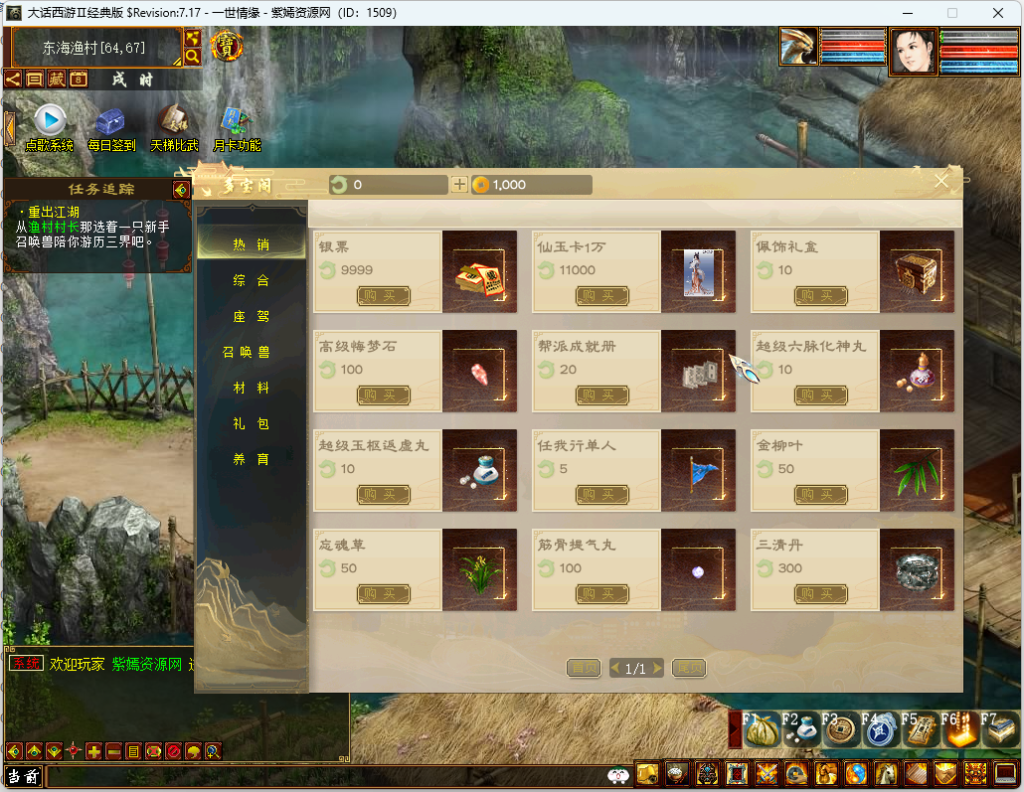The height and width of the screenshot is (792, 1024).
Task: Close the 多宝阁 shop window
Action: tap(941, 181)
